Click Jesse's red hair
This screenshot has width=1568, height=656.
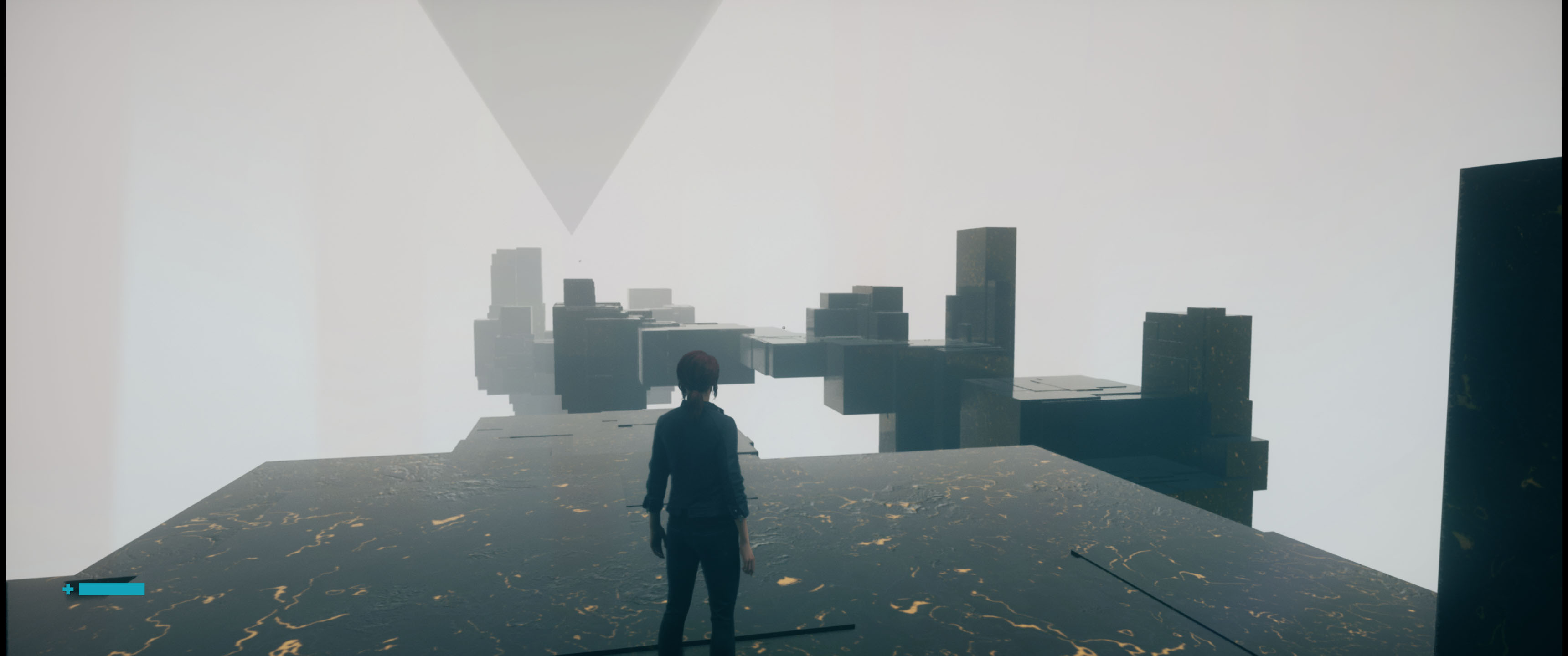click(698, 371)
